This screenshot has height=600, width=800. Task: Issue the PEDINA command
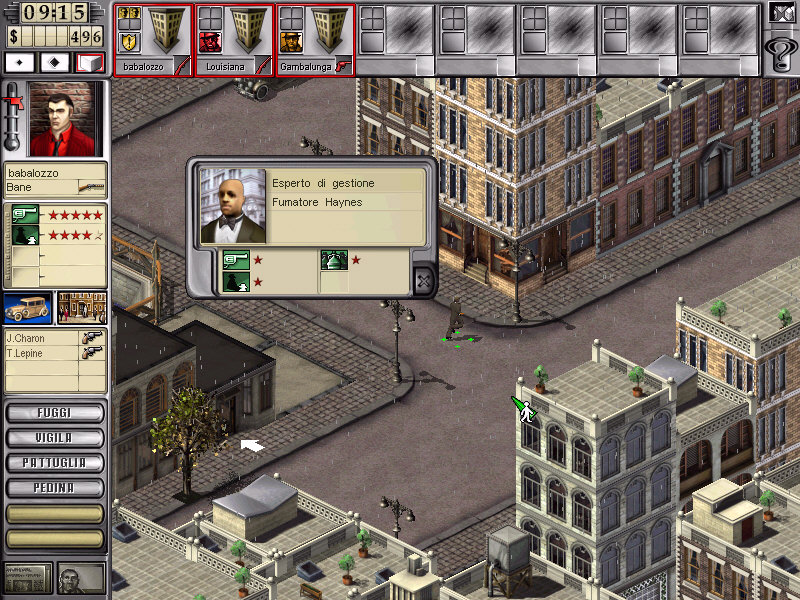(x=55, y=488)
